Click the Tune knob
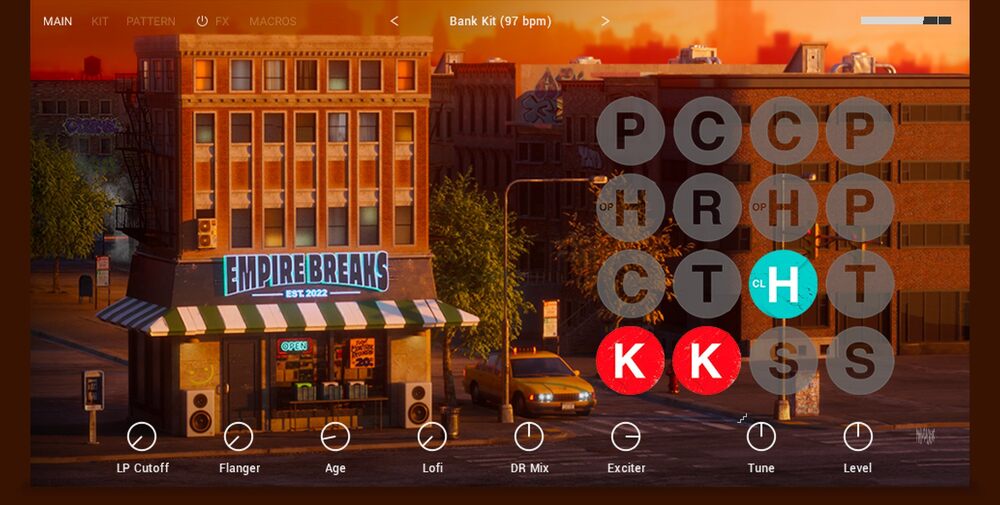1000x505 pixels. (x=761, y=436)
